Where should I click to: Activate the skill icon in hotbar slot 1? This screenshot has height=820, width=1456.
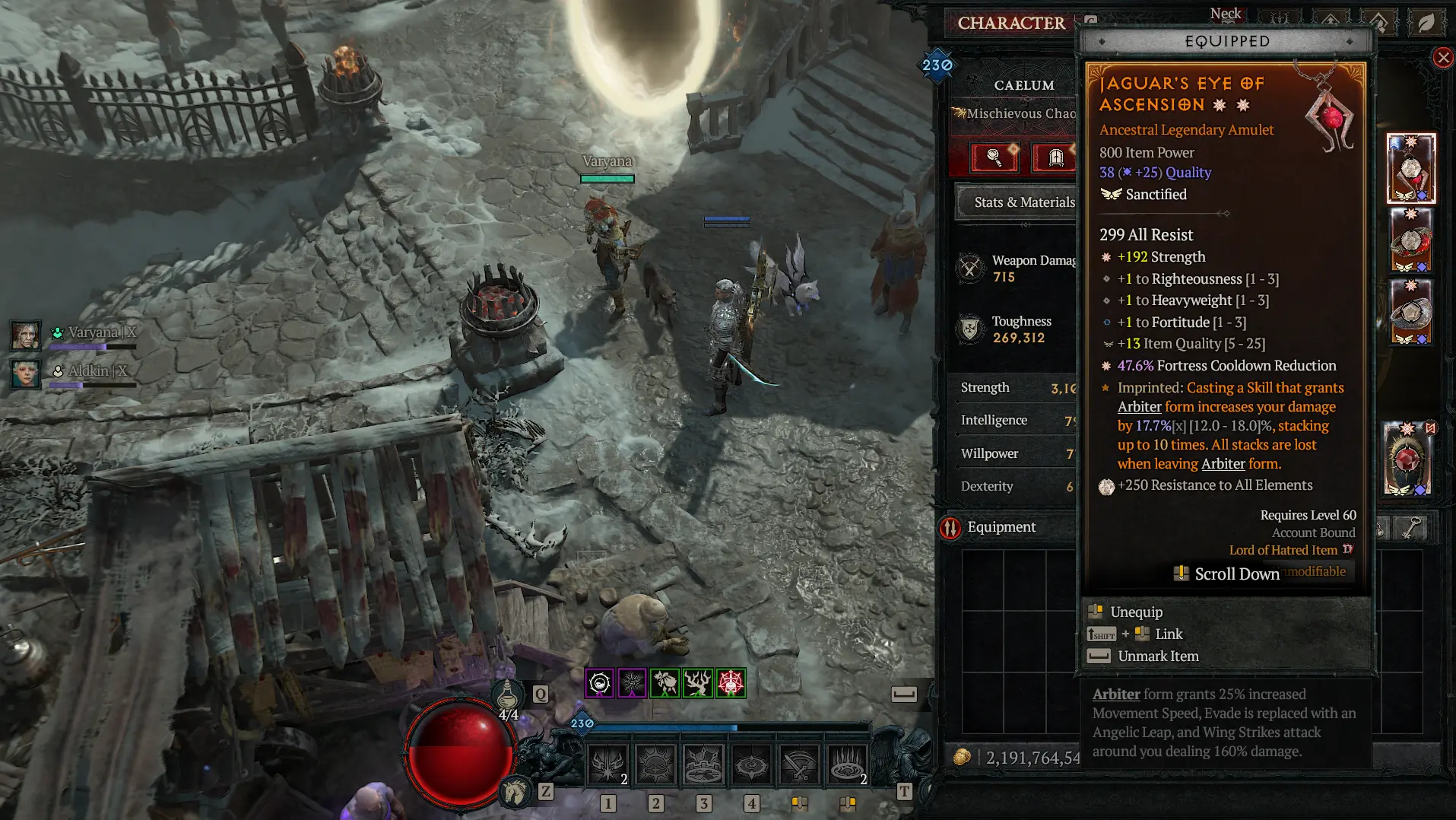[608, 763]
